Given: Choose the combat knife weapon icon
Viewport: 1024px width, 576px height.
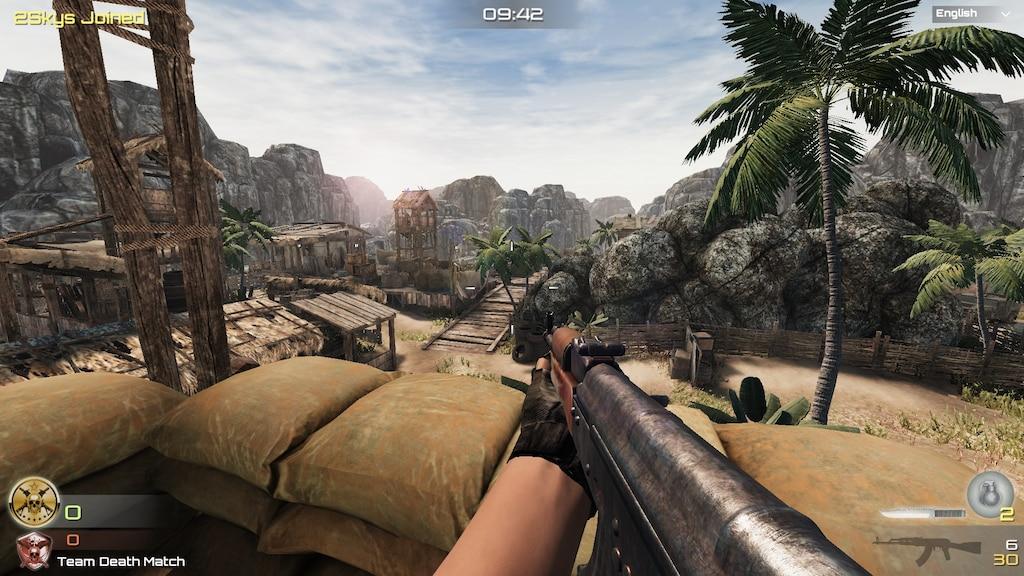Looking at the screenshot, I should coord(922,513).
